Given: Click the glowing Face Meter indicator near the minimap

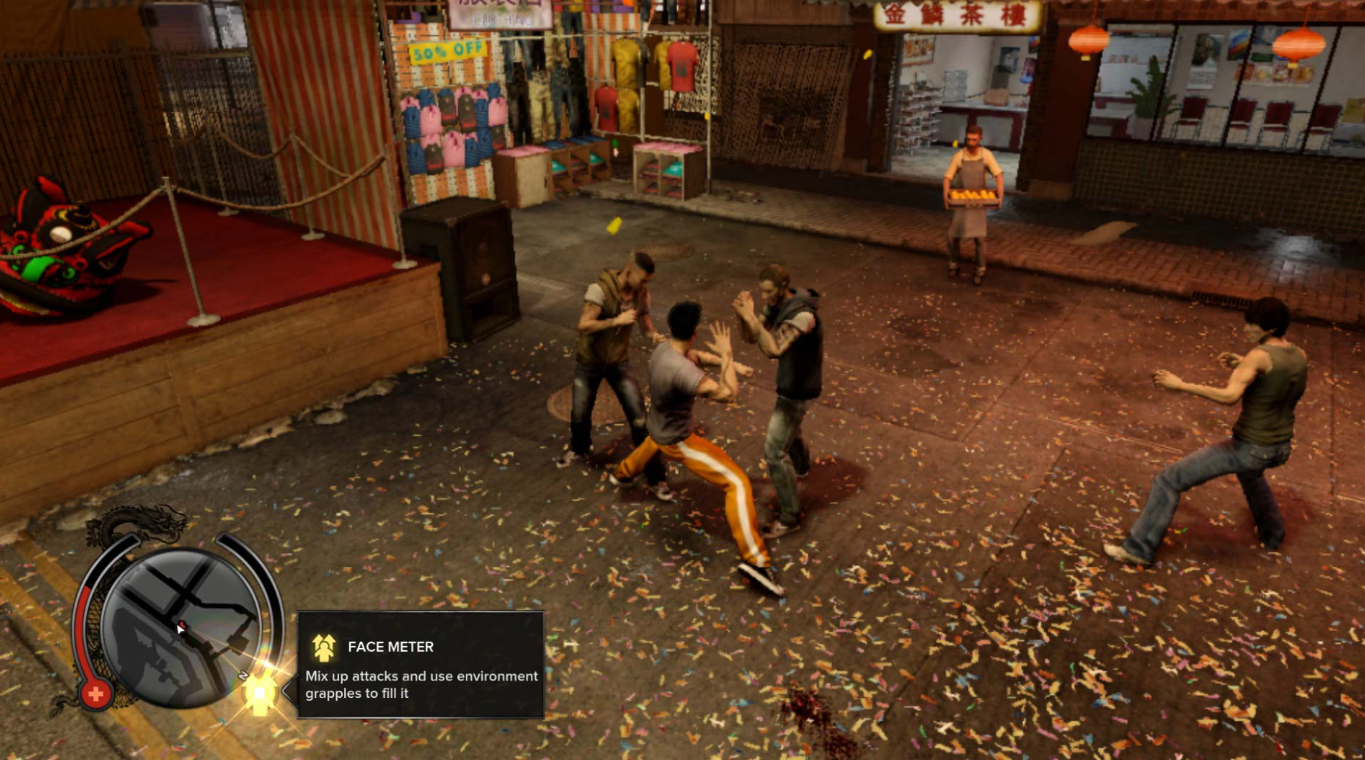Looking at the screenshot, I should (260, 693).
